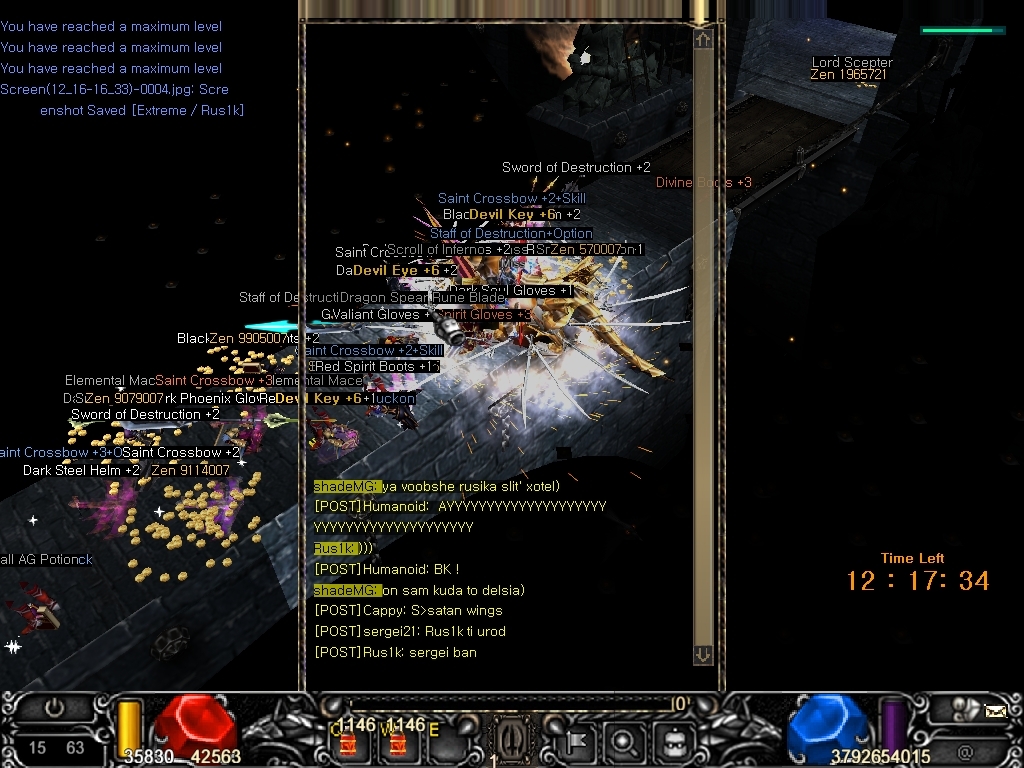Click the @ button in the corner panel
1024x768 pixels.
[965, 751]
